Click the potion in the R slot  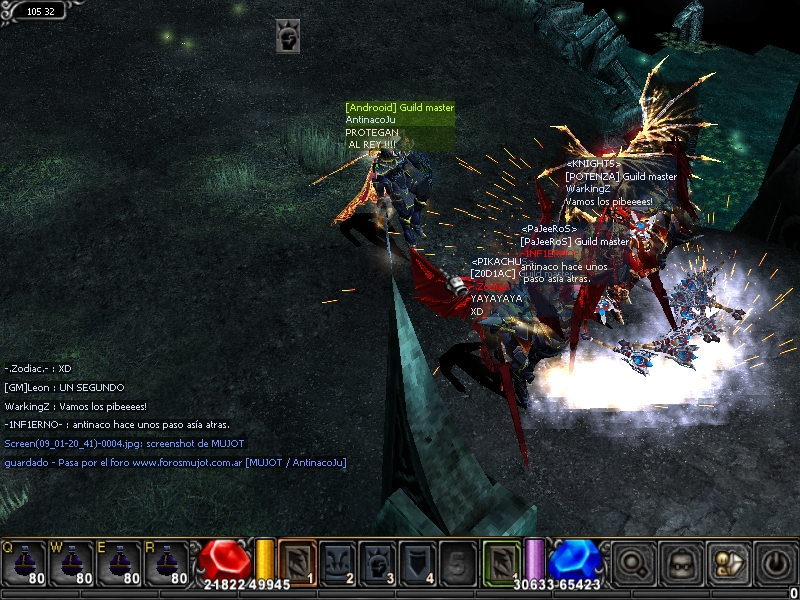(168, 564)
